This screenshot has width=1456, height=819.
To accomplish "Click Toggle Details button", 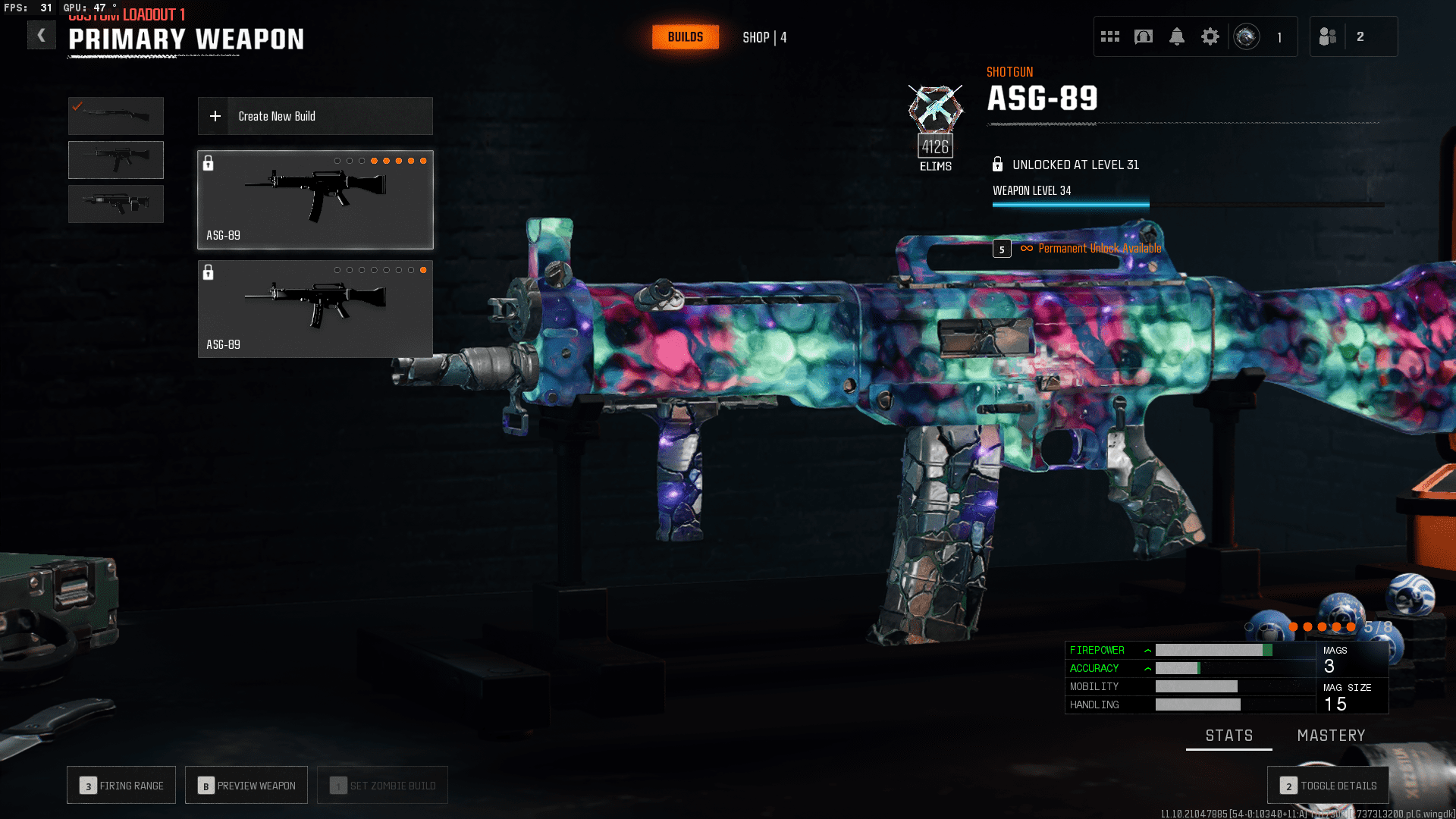I will [1328, 786].
